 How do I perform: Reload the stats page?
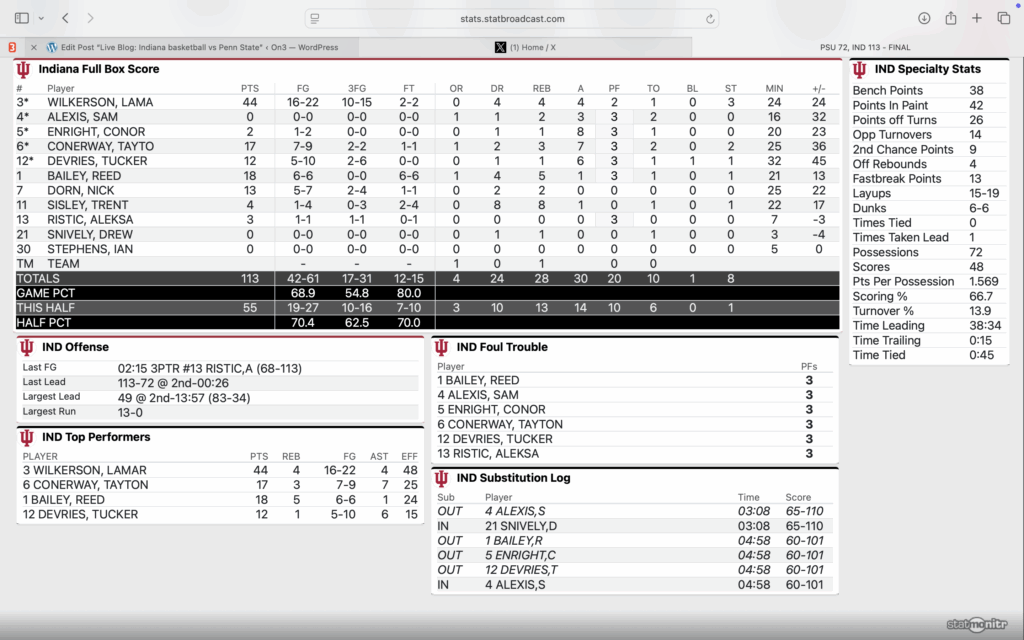(710, 19)
